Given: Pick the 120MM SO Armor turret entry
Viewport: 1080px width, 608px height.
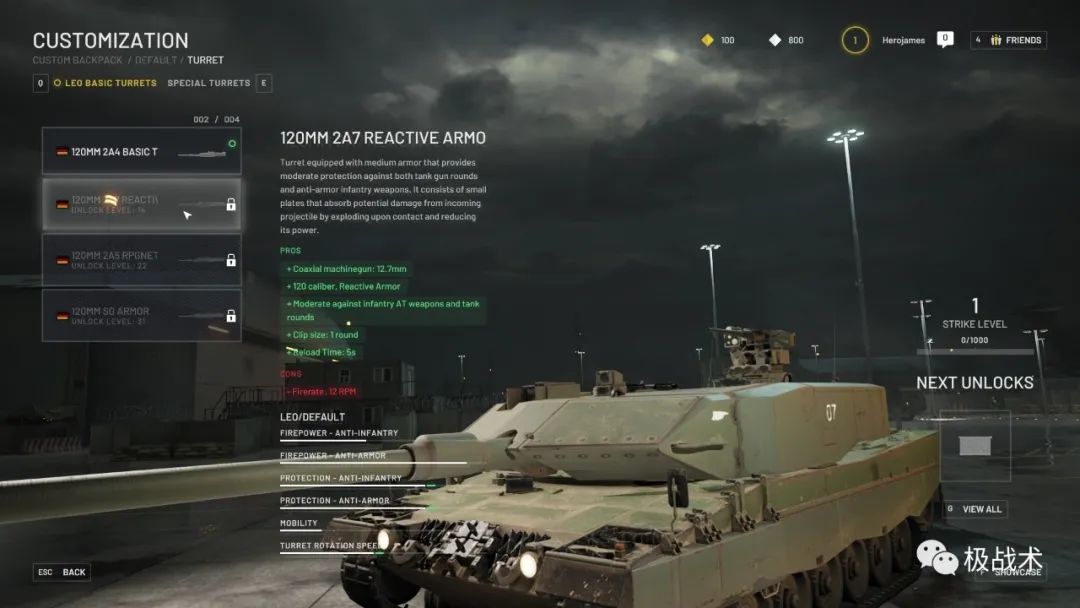Looking at the screenshot, I should tap(141, 315).
